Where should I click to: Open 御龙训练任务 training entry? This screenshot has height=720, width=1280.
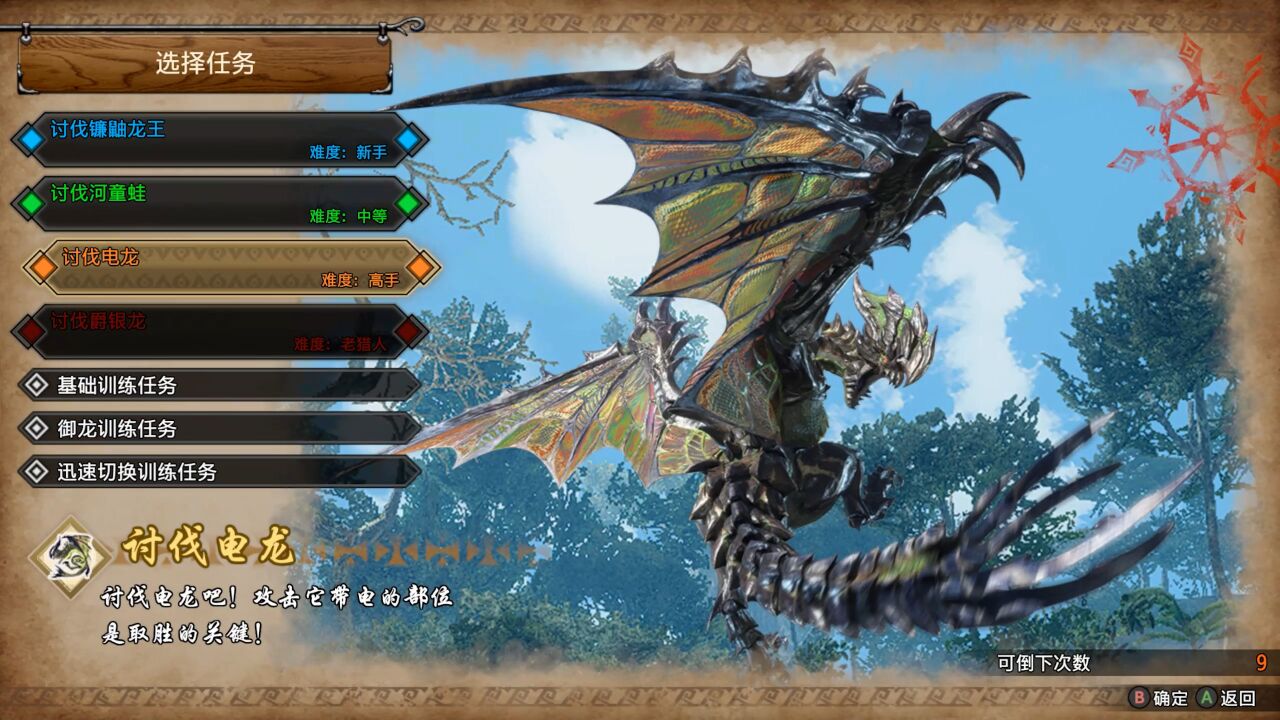[x=220, y=428]
